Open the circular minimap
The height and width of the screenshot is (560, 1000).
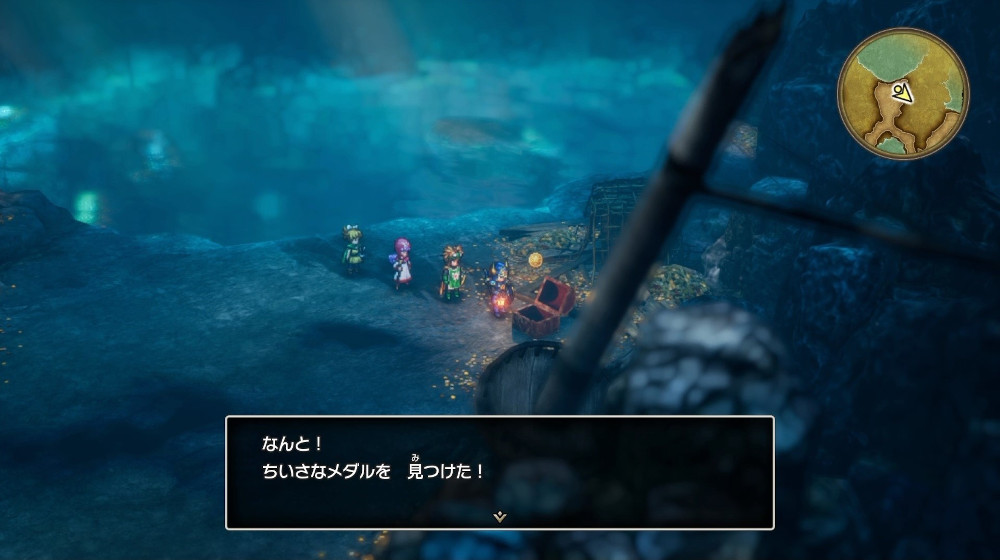tap(902, 93)
